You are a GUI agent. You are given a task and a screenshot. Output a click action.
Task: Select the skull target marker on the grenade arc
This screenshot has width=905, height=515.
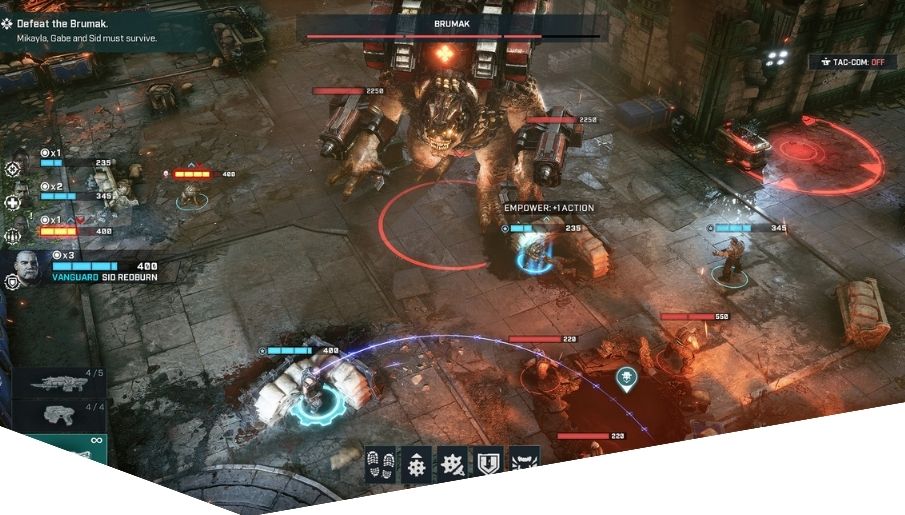626,377
